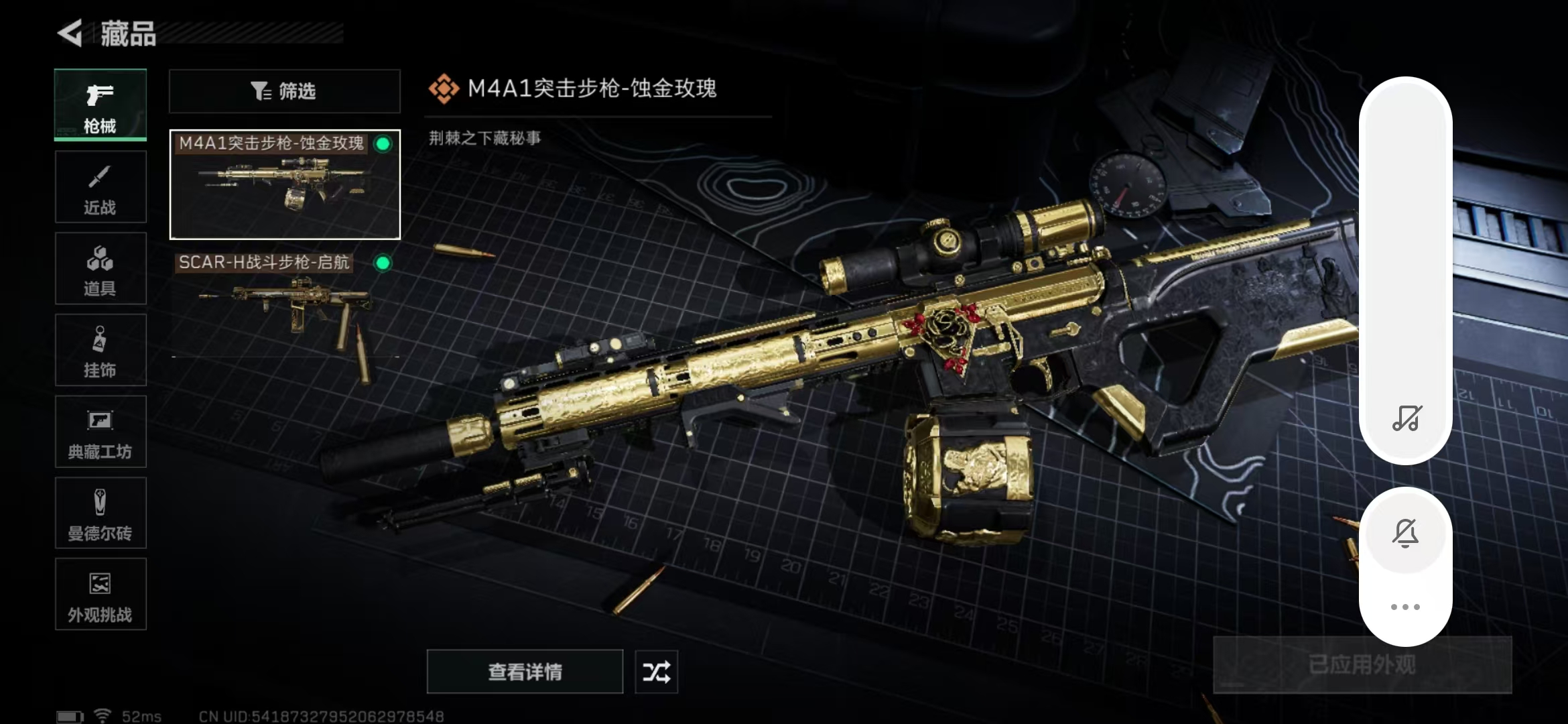This screenshot has height=724, width=1568.
Task: Toggle the muted music note overlay icon
Action: pos(1406,418)
